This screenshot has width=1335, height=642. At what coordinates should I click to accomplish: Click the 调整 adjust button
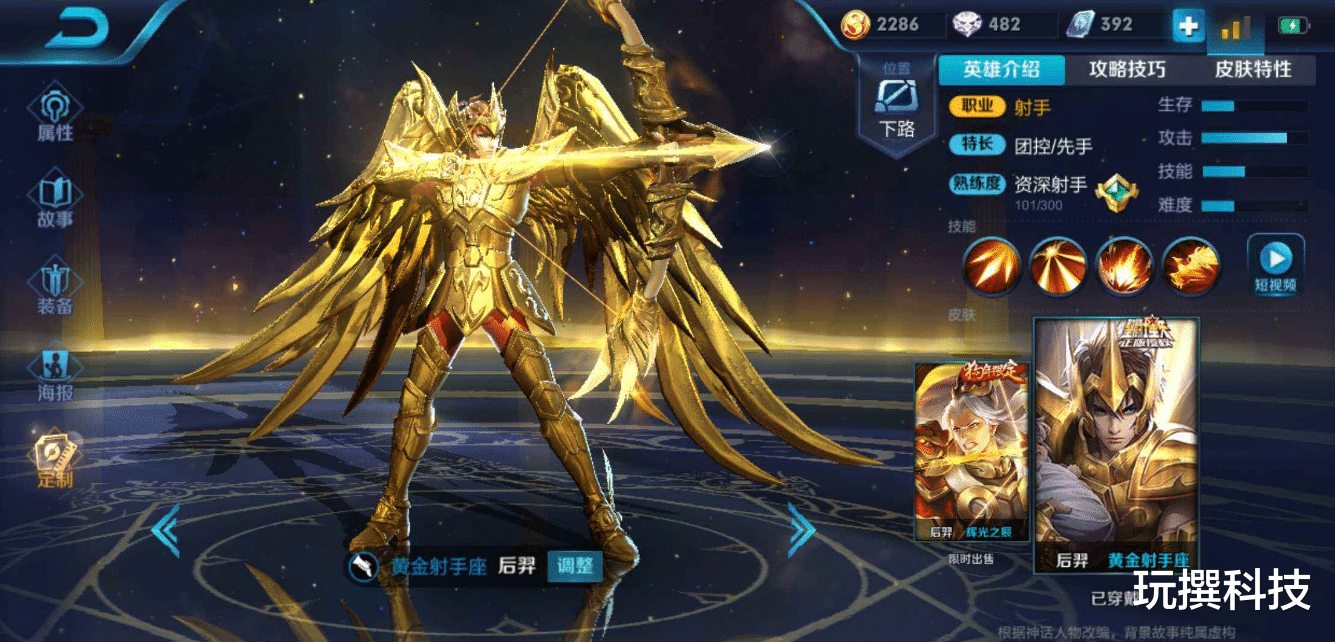pyautogui.click(x=574, y=566)
